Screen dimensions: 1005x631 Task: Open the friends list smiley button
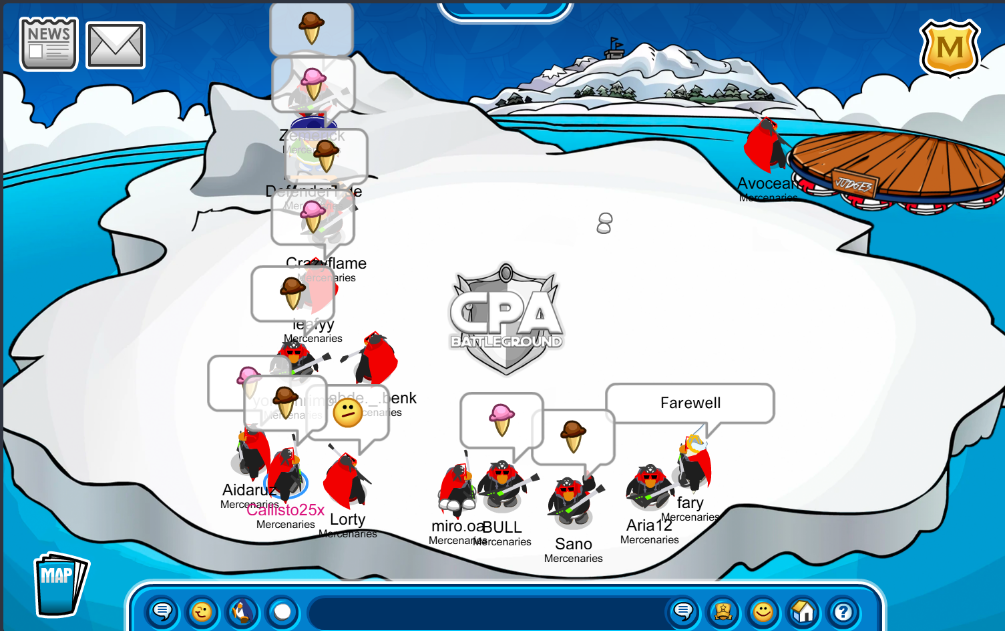(x=763, y=611)
